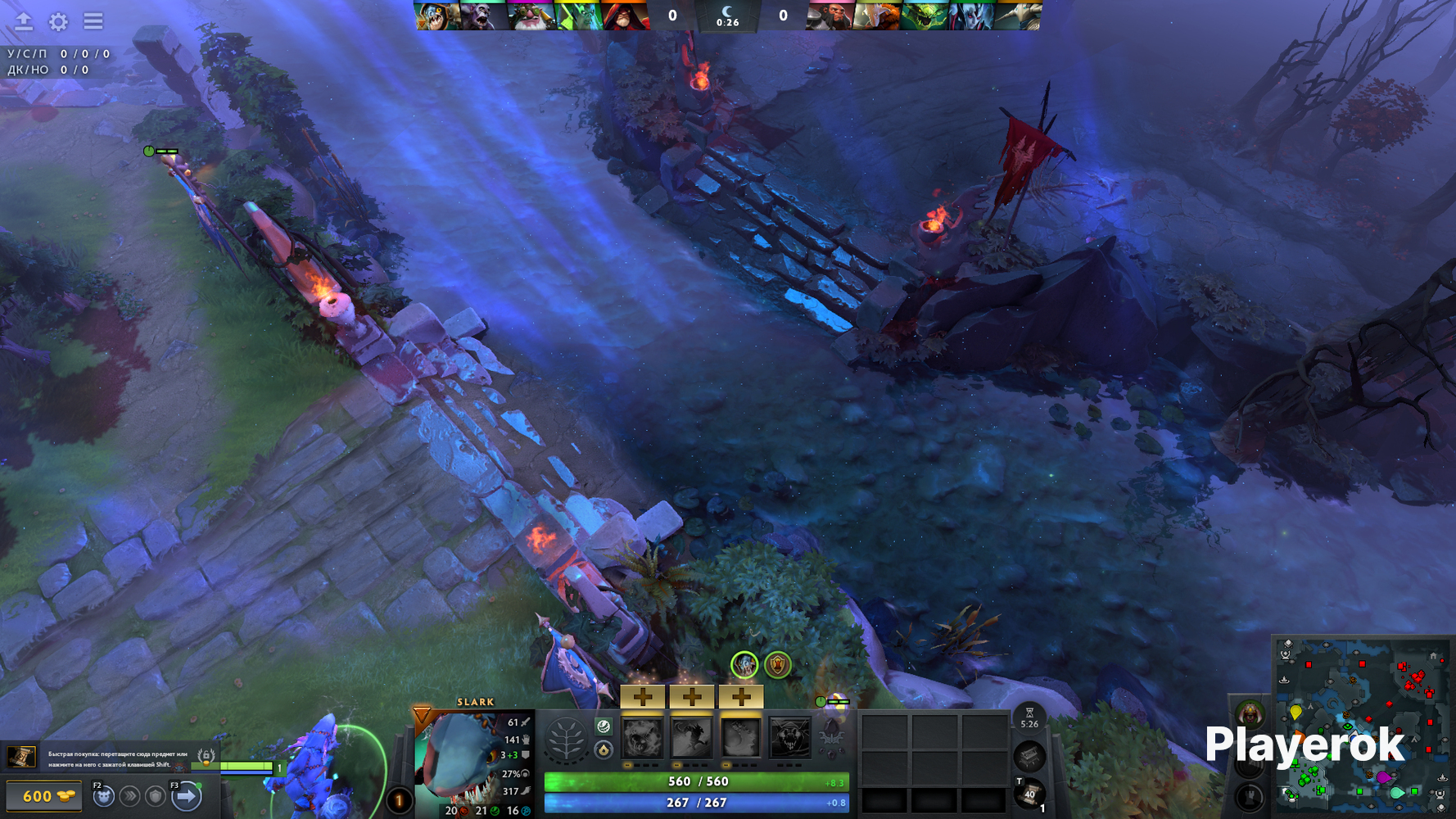
Task: Select the Roshan icon beside the minimap
Action: tap(1250, 713)
